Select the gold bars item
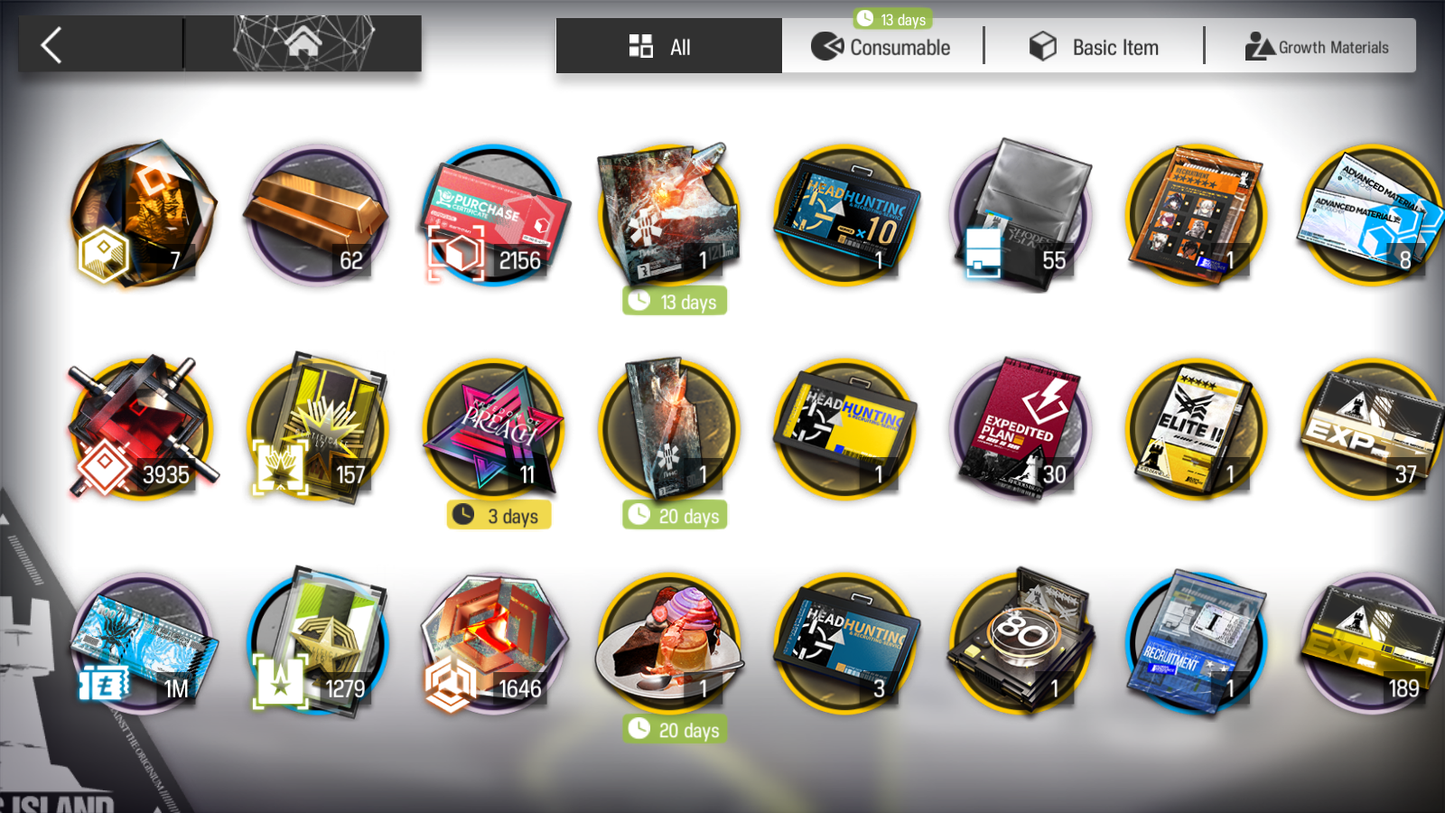1445x813 pixels. (317, 215)
